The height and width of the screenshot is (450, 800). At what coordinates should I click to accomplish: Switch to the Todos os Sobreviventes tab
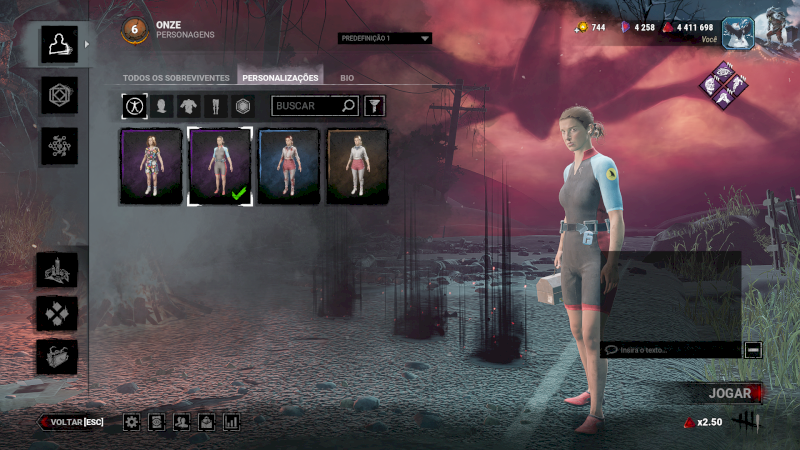point(178,77)
